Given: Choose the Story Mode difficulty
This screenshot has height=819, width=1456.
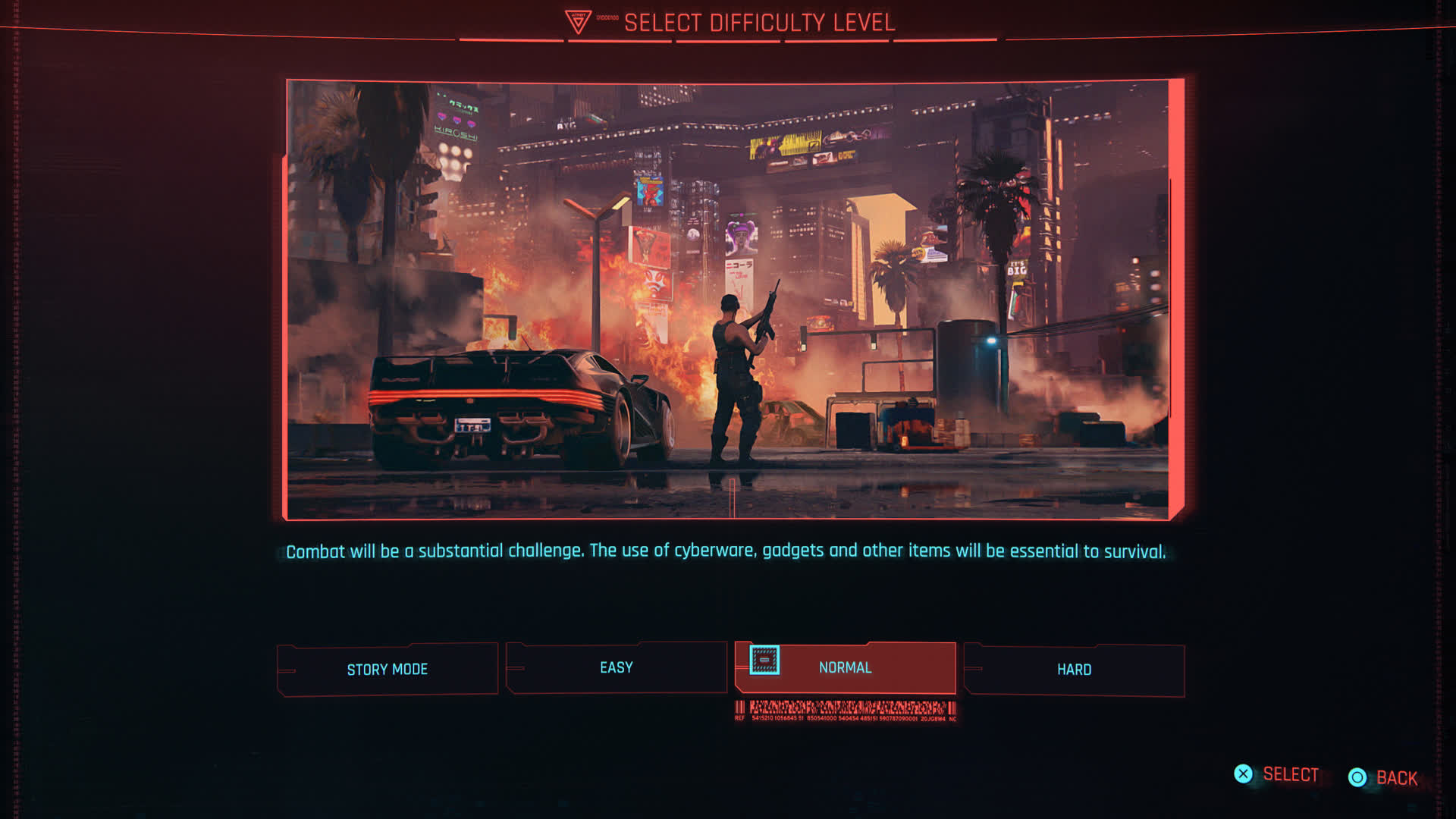Looking at the screenshot, I should point(388,669).
